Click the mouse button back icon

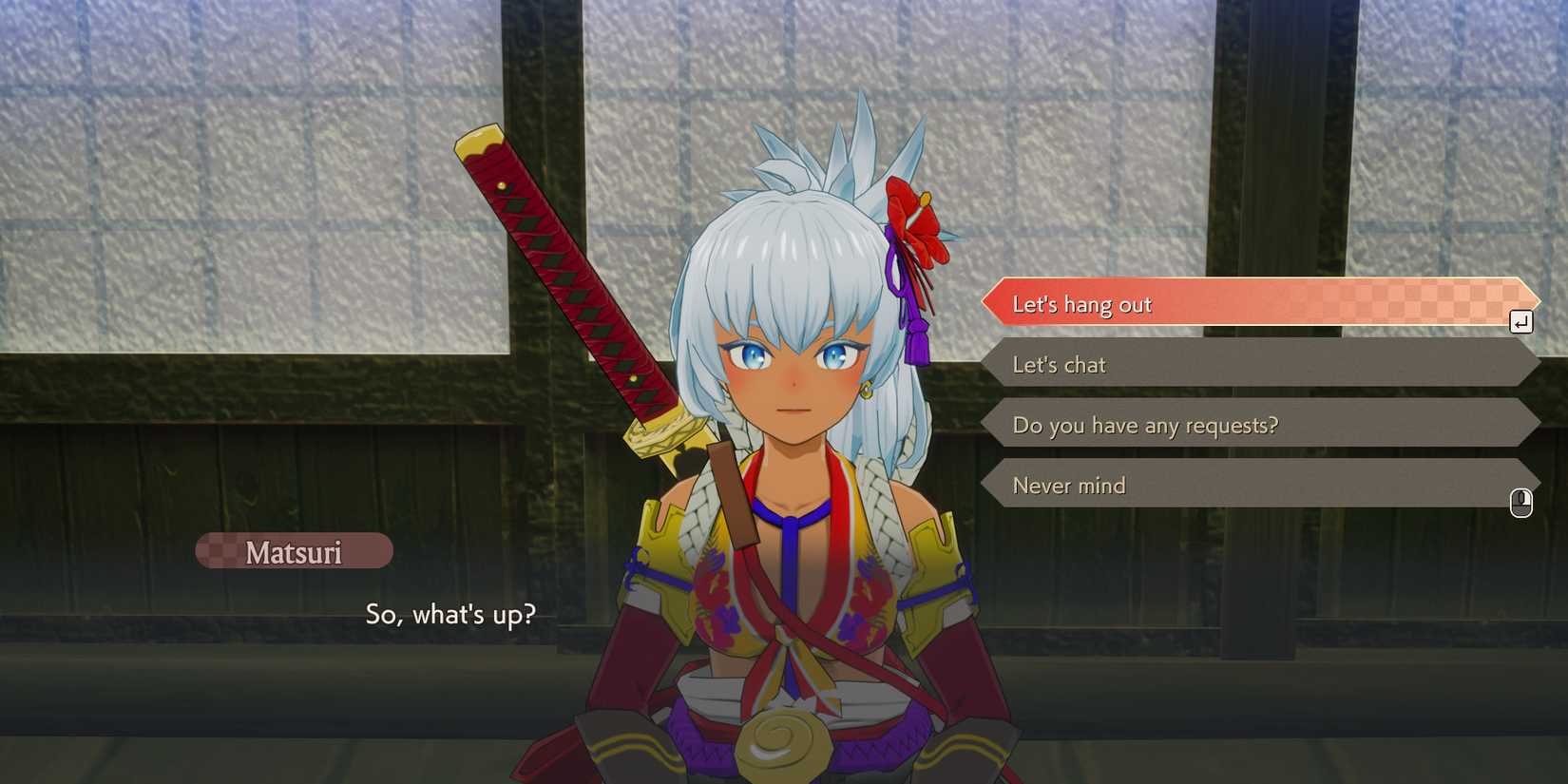pyautogui.click(x=1521, y=504)
